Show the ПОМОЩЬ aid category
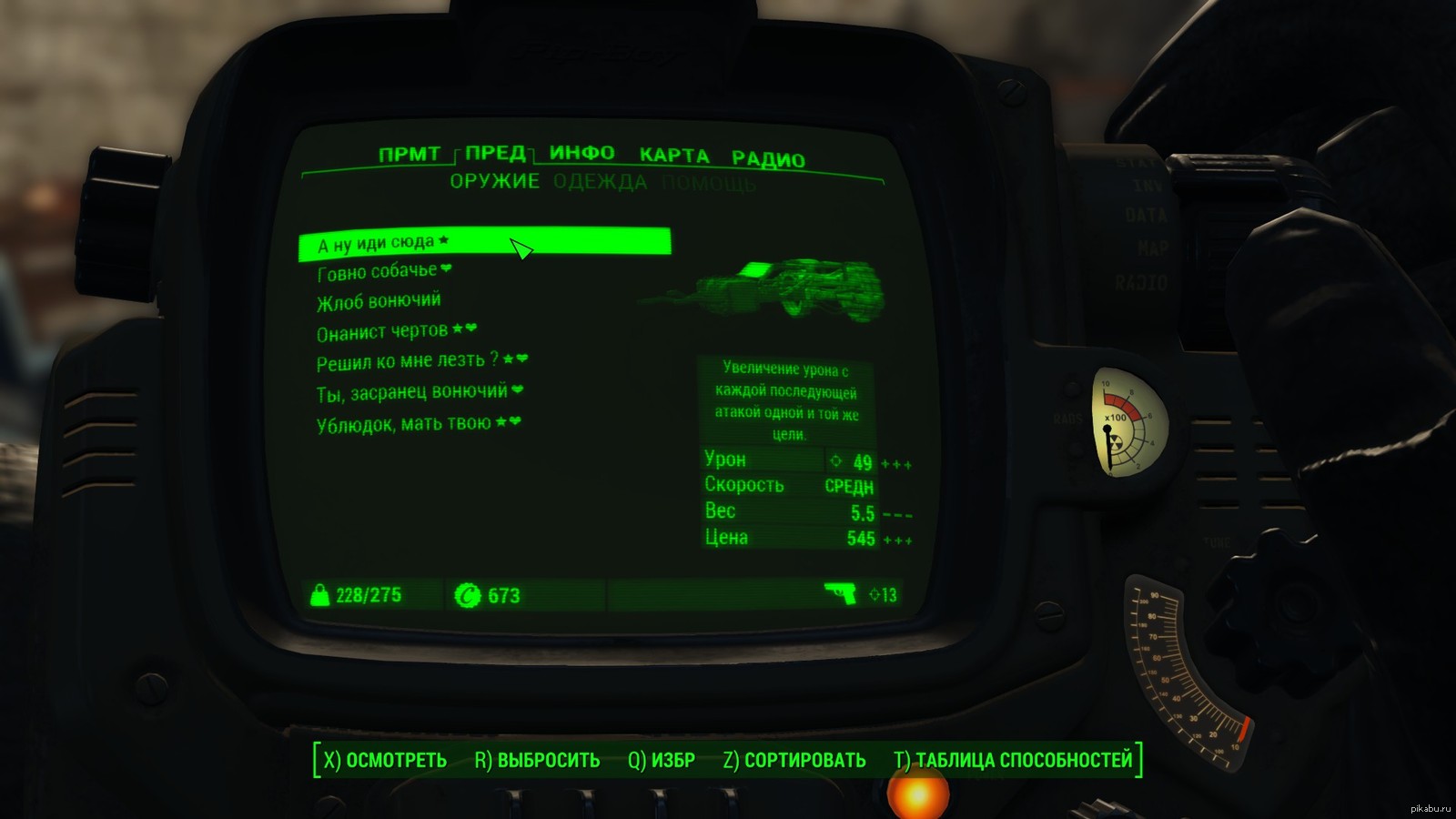This screenshot has height=819, width=1456. tap(708, 185)
